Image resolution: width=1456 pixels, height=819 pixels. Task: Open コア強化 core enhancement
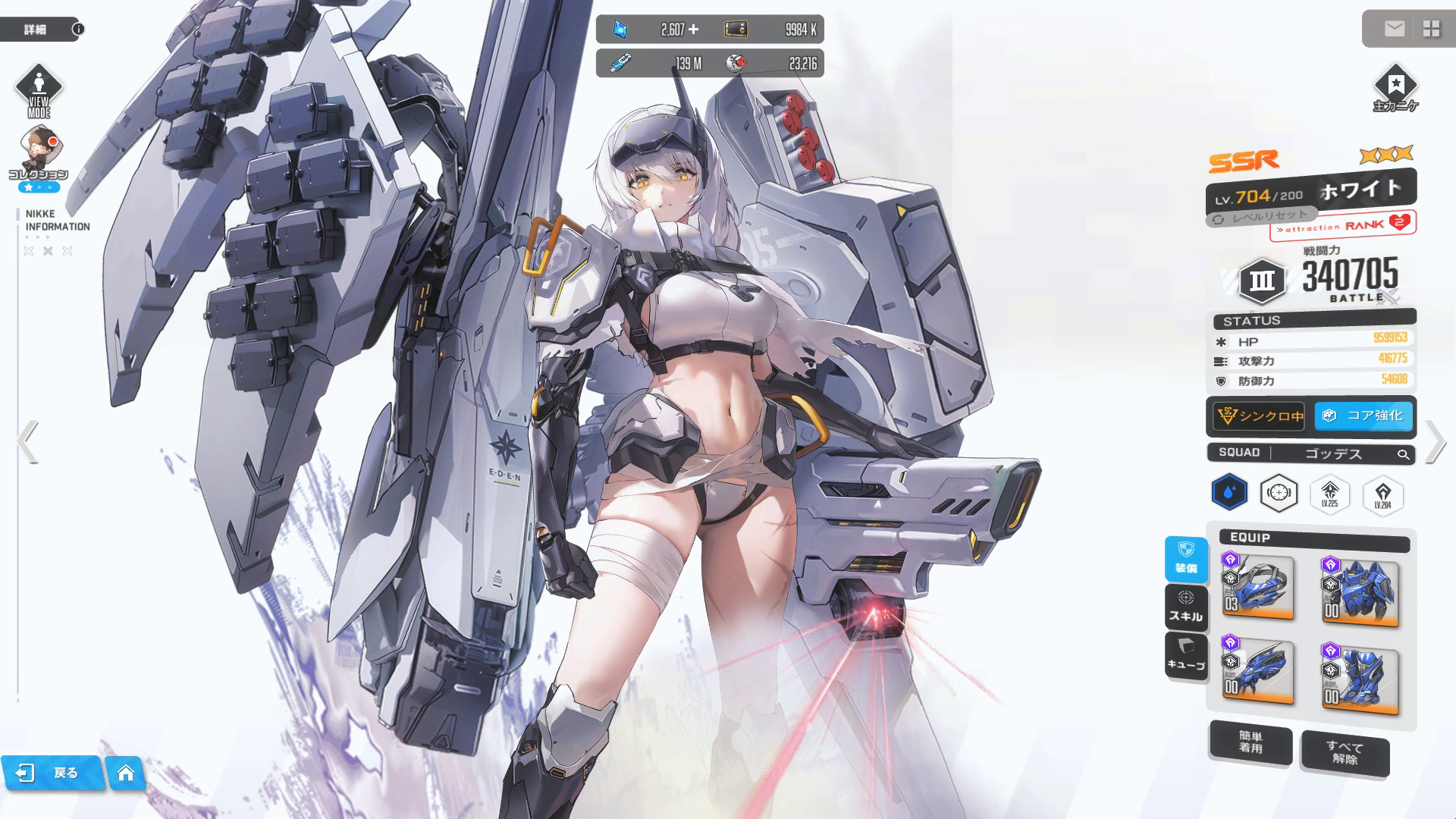1364,416
